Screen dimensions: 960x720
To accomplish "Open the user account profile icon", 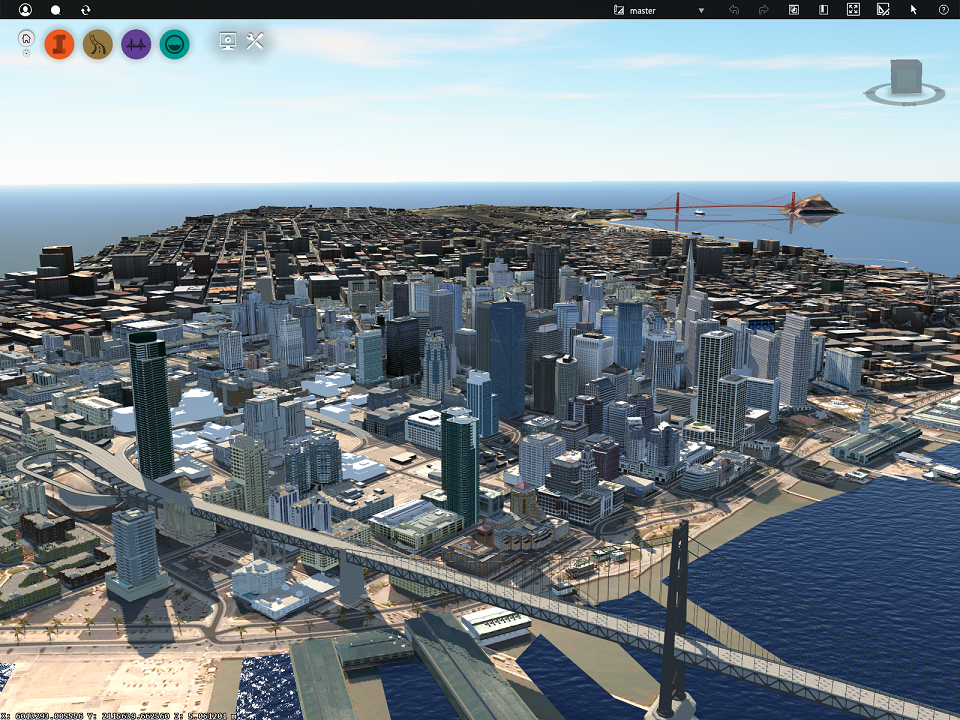I will click(x=25, y=10).
